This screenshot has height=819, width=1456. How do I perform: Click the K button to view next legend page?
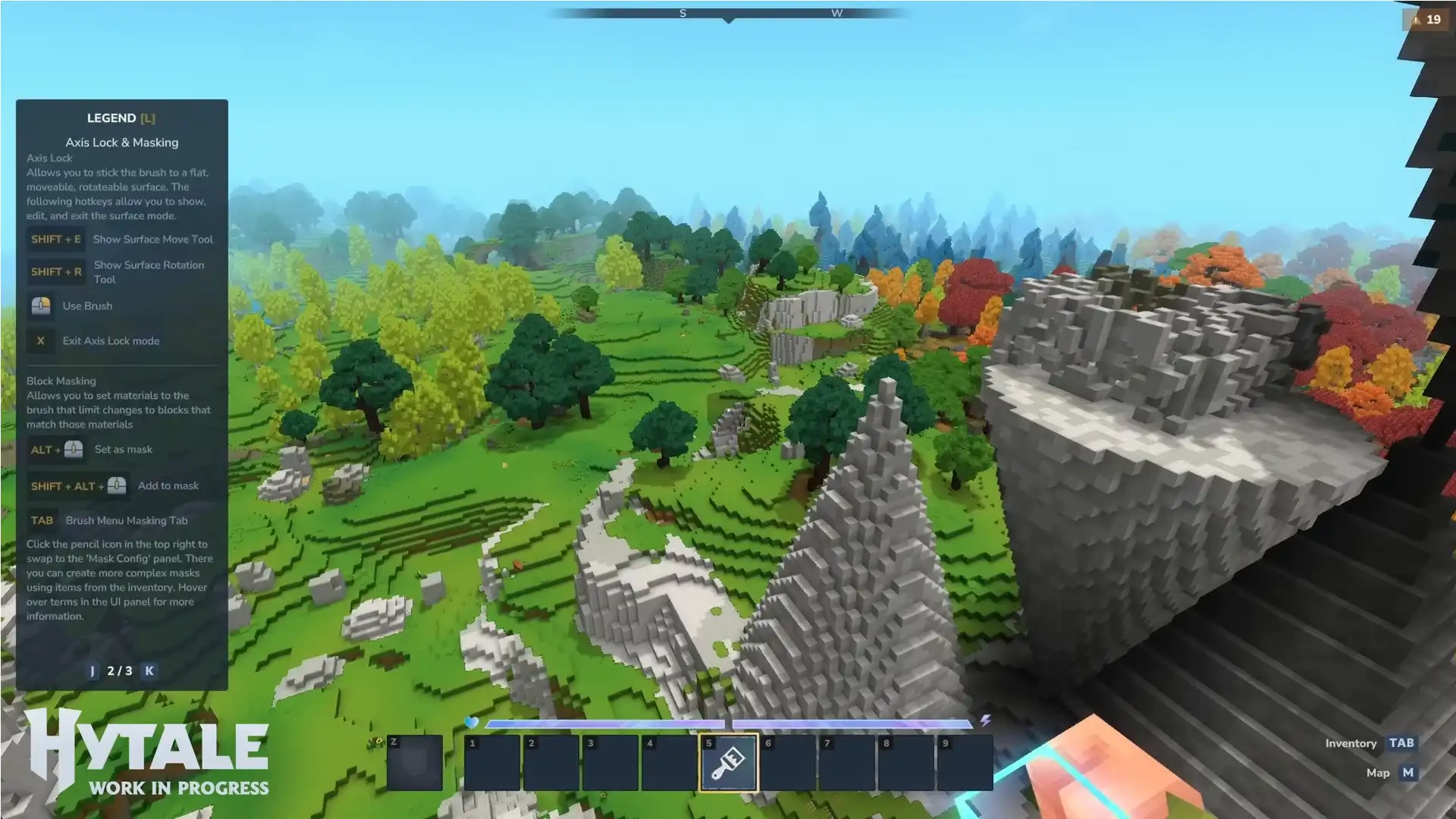149,670
